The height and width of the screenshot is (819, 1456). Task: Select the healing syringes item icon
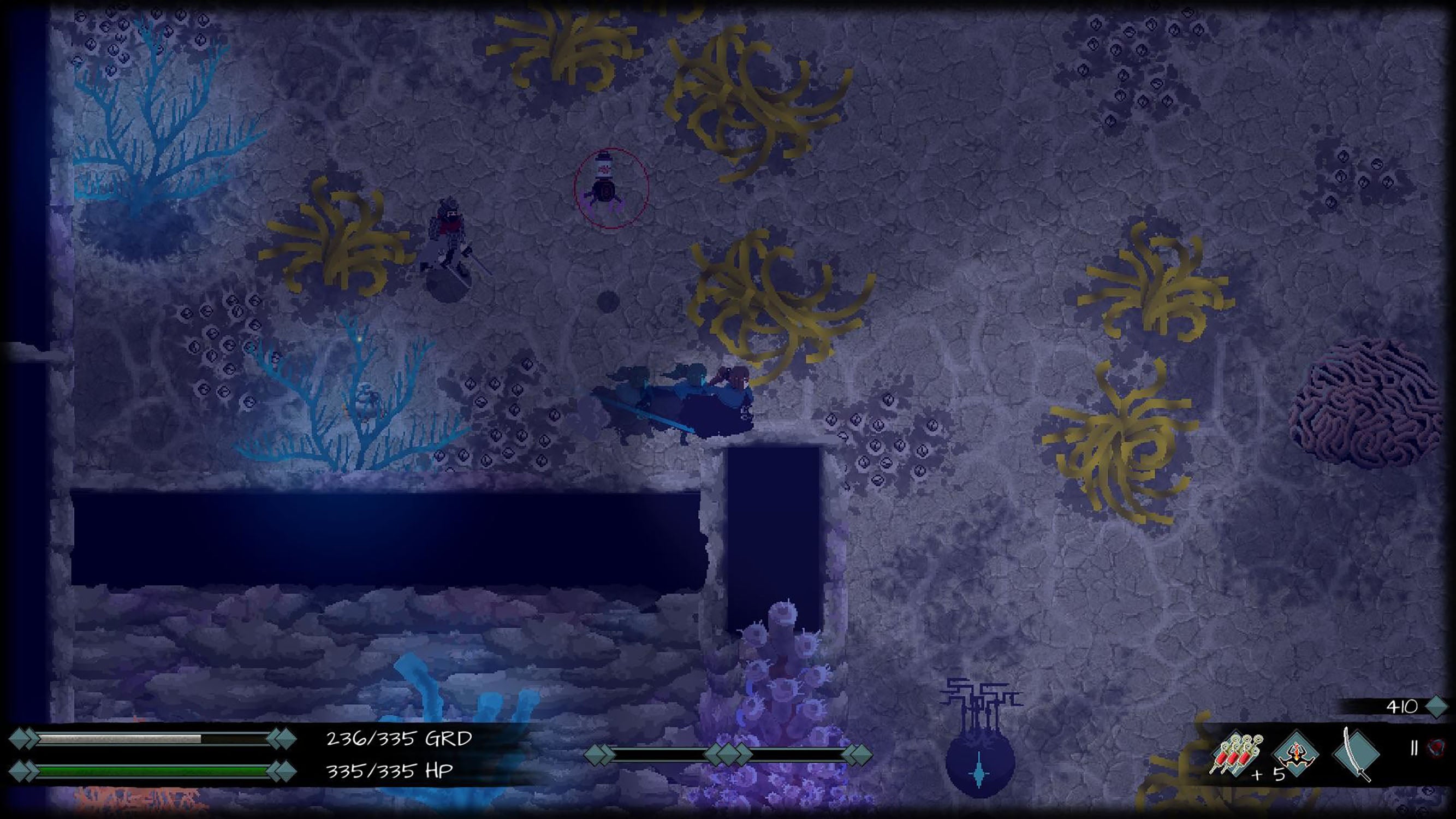pos(1235,753)
